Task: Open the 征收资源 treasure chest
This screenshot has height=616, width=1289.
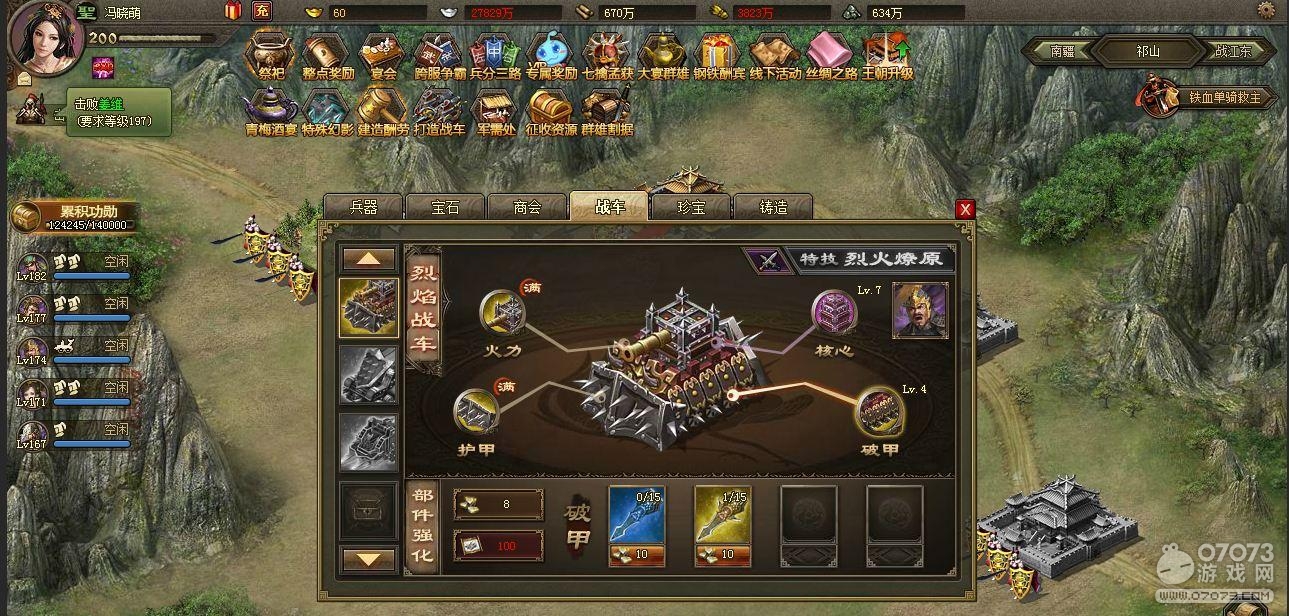Action: [551, 111]
